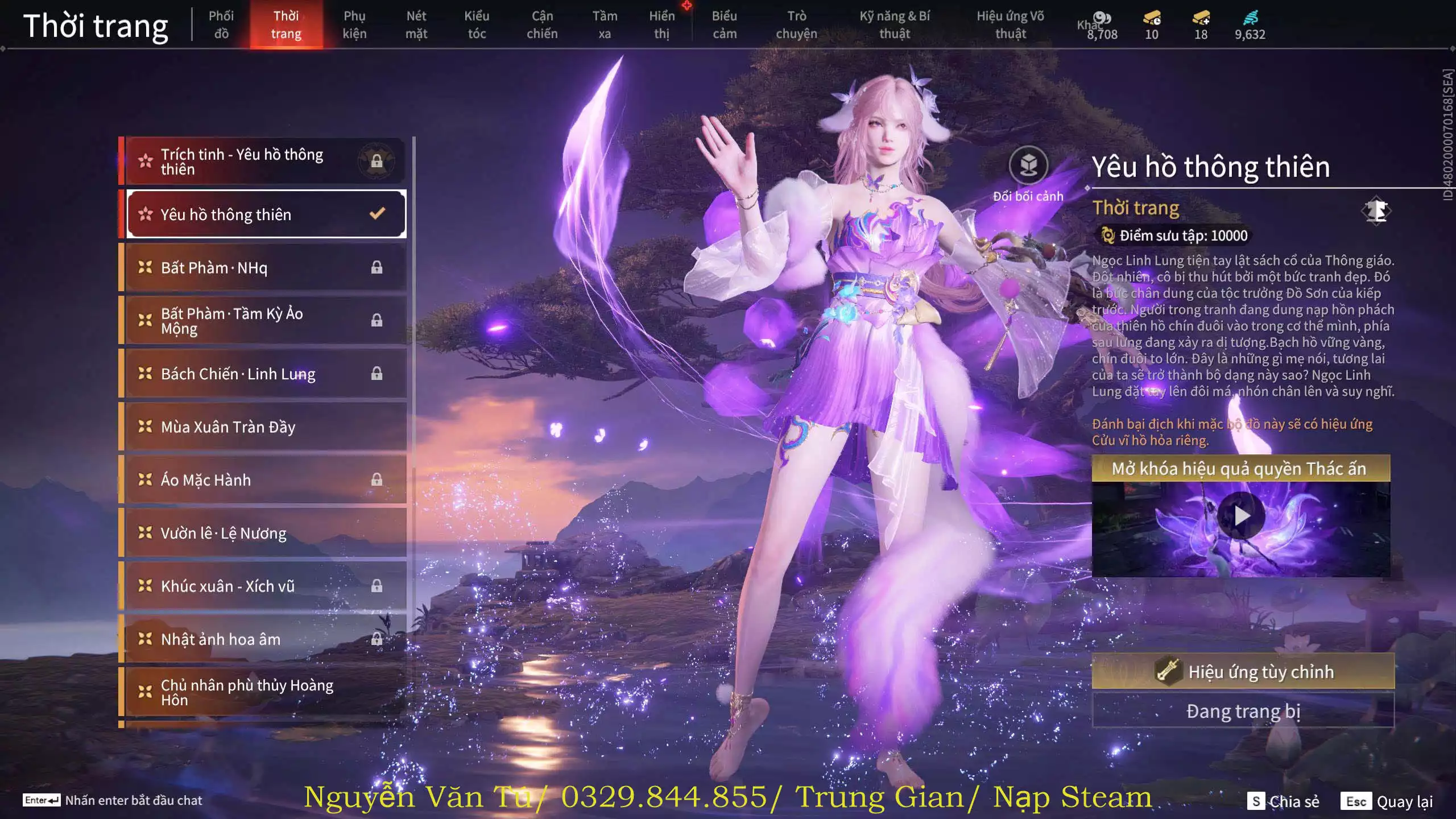
Task: Go to the Nét mặt tab
Action: pyautogui.click(x=416, y=25)
